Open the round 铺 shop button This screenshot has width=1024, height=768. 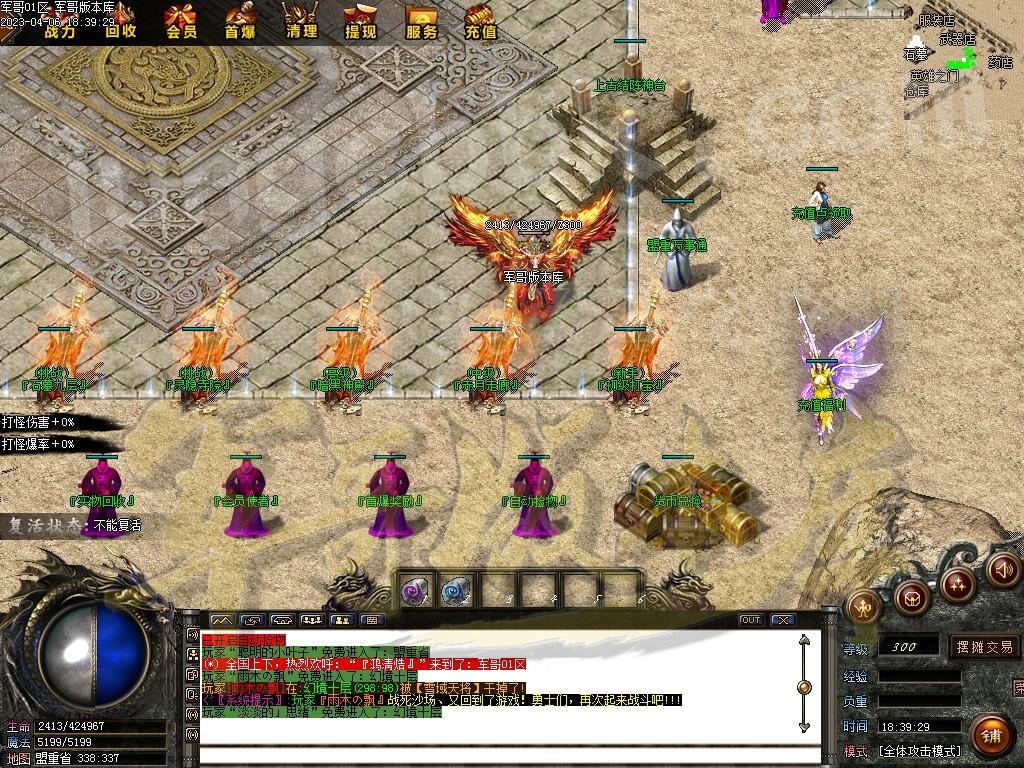tap(990, 736)
